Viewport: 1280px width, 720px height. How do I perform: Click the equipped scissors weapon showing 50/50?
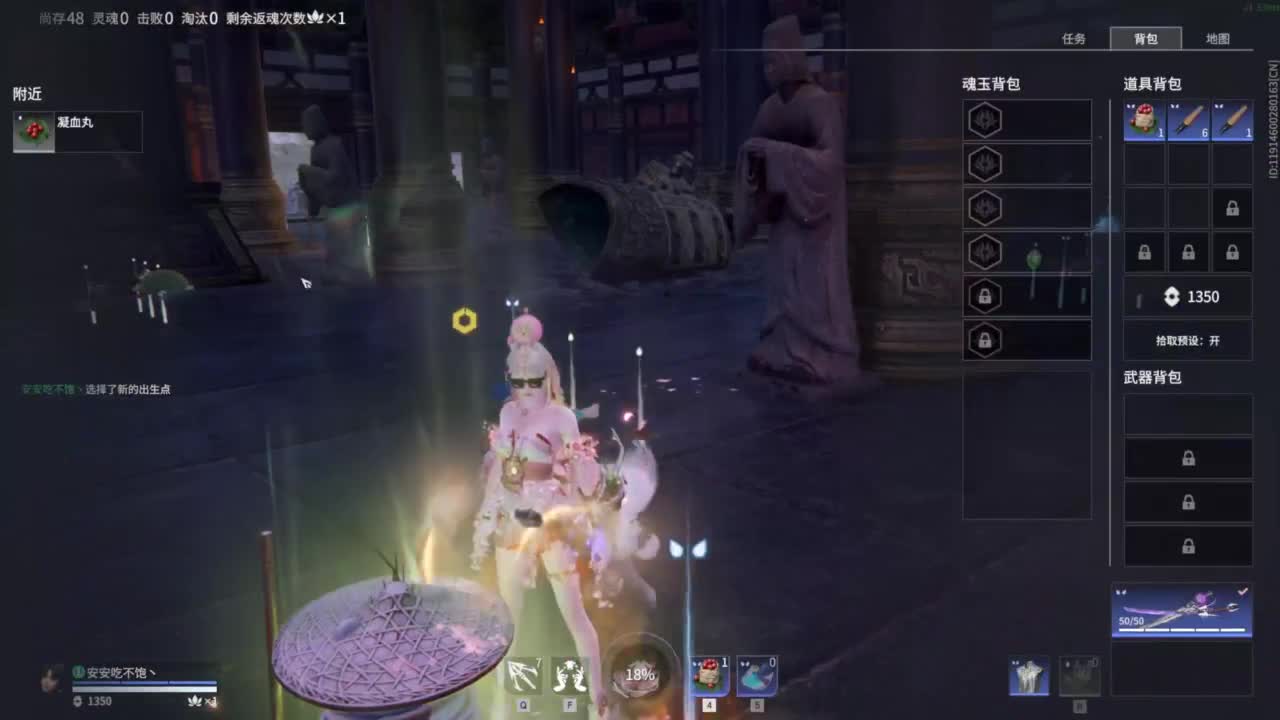(1180, 610)
